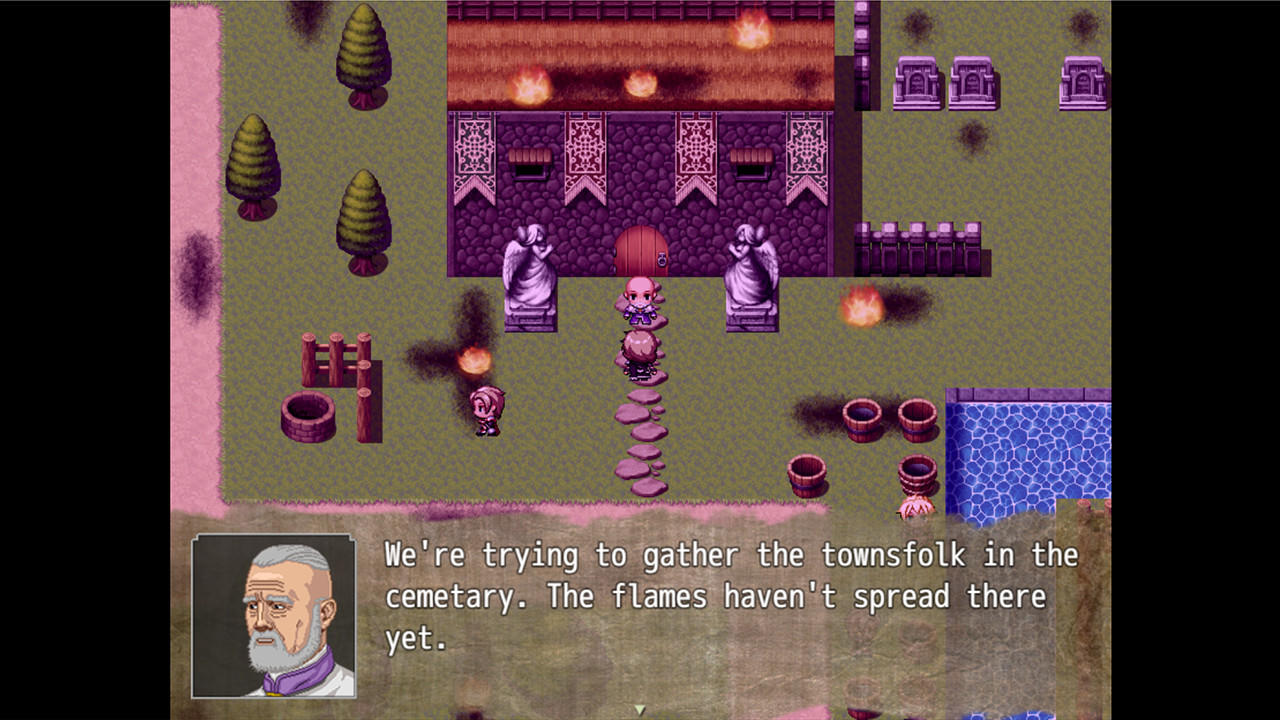Click the red church door

tap(640, 250)
